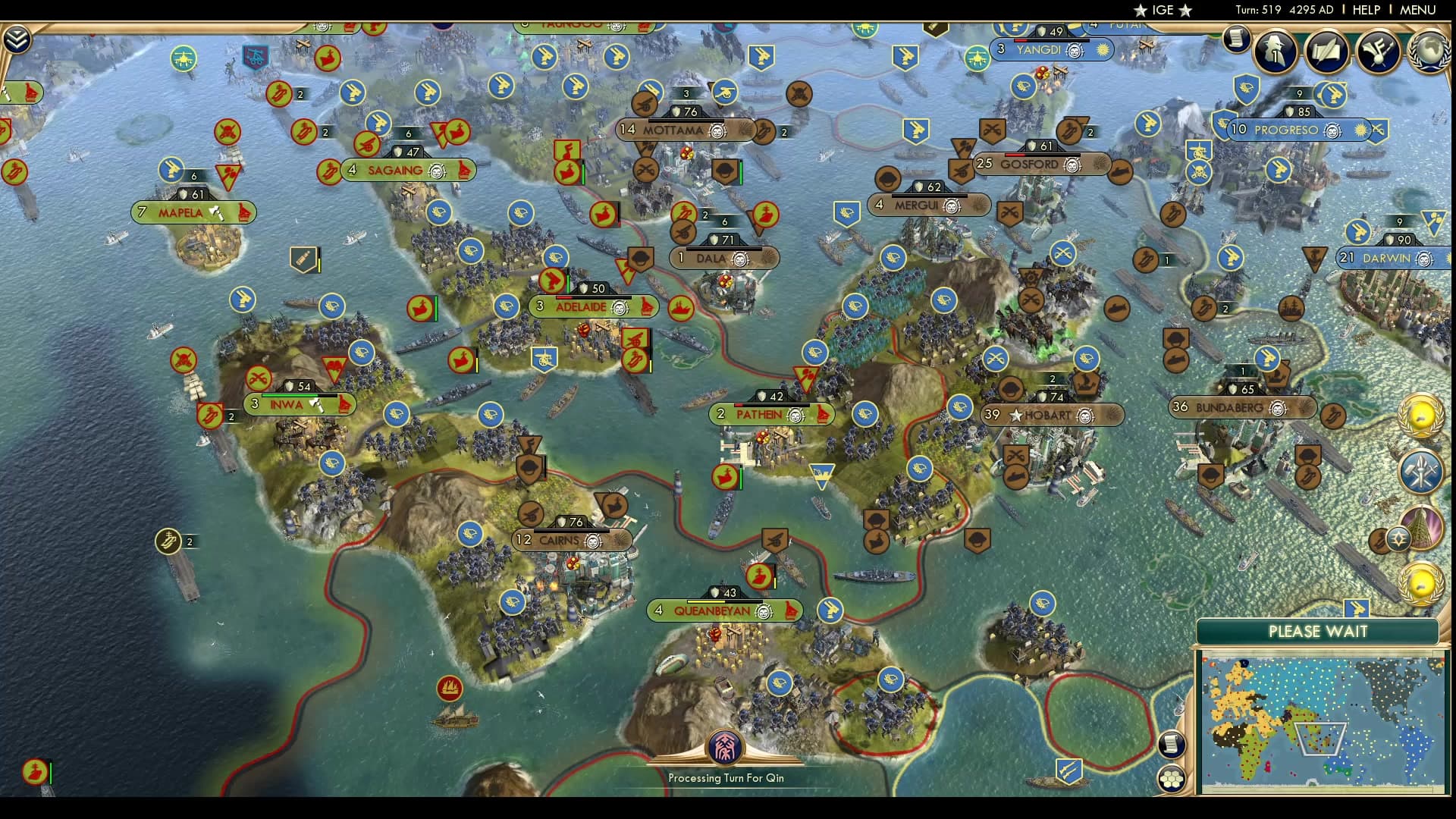The width and height of the screenshot is (1456, 819).
Task: Open the Social Policies scroll-and-quill icon
Action: tap(1326, 52)
